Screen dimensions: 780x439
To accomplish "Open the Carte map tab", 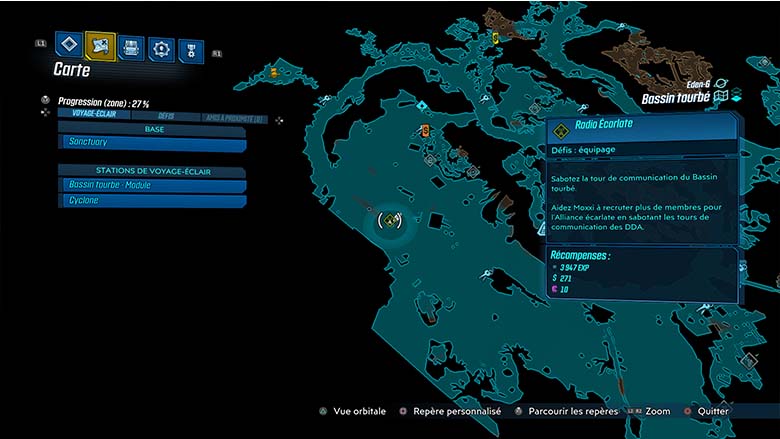I will pyautogui.click(x=100, y=45).
